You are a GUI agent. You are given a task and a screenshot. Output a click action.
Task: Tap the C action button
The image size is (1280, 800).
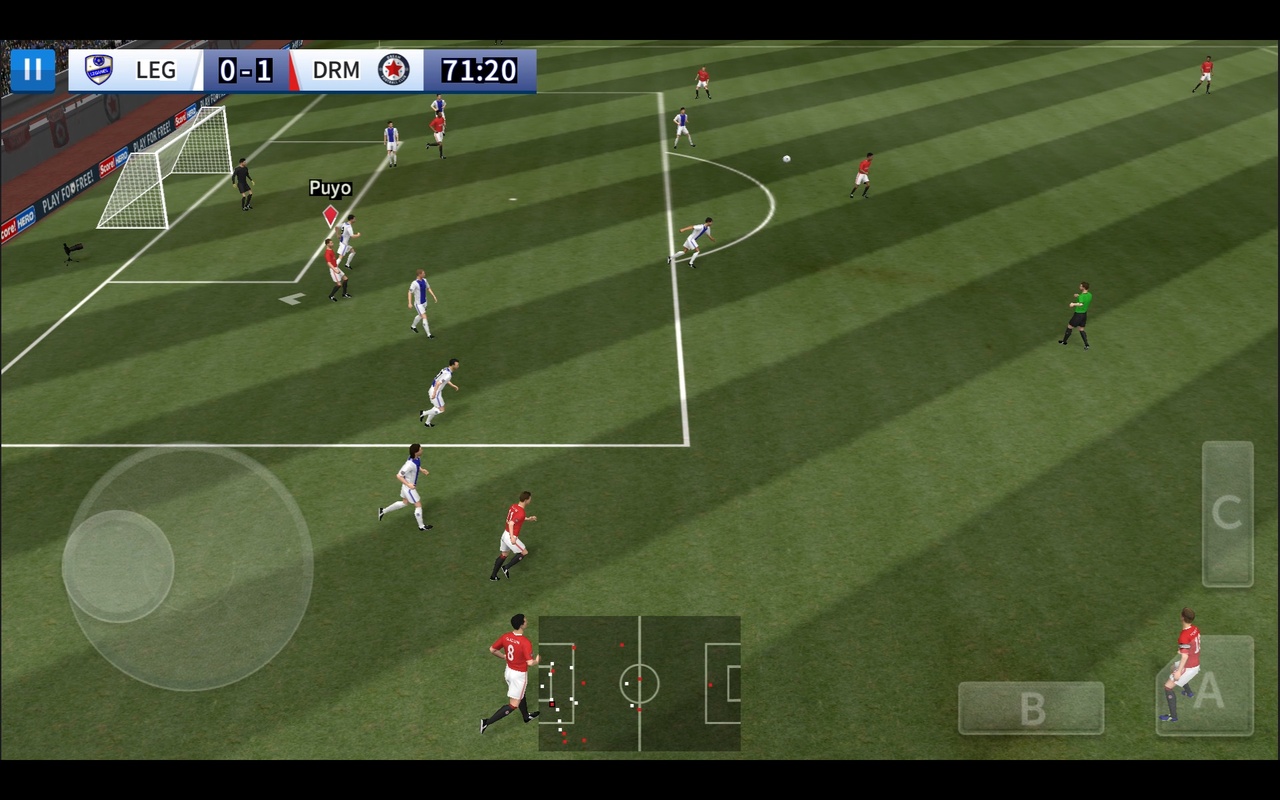pyautogui.click(x=1227, y=514)
